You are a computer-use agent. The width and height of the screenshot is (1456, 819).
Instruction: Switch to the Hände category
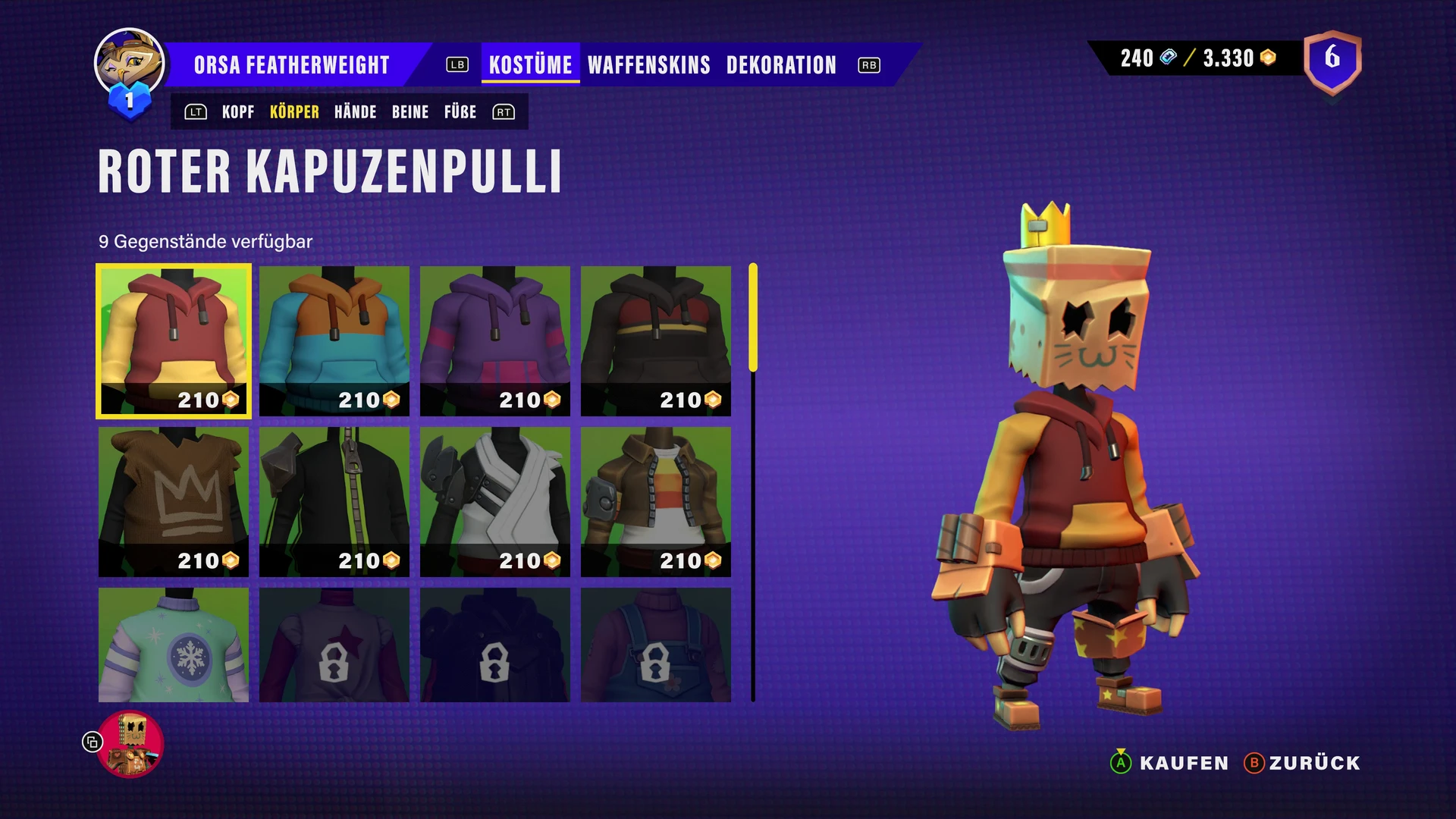355,112
